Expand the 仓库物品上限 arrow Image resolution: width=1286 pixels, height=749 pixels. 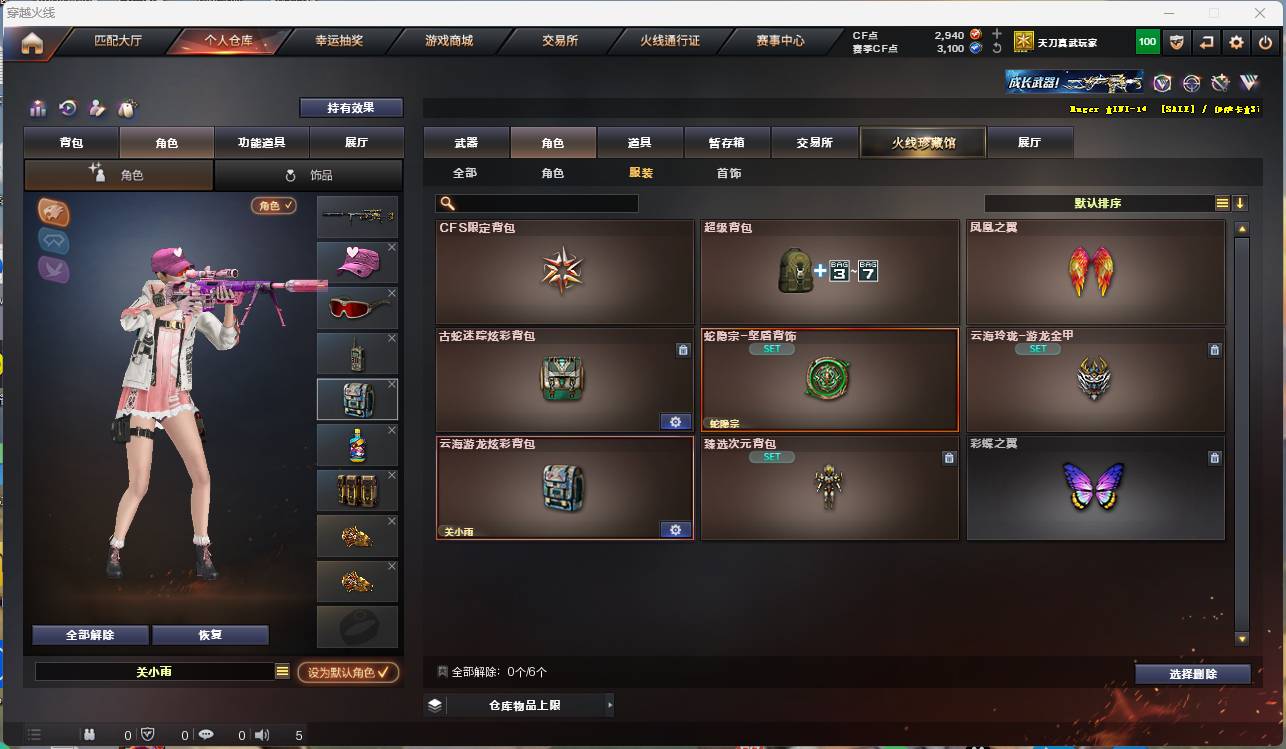point(610,704)
